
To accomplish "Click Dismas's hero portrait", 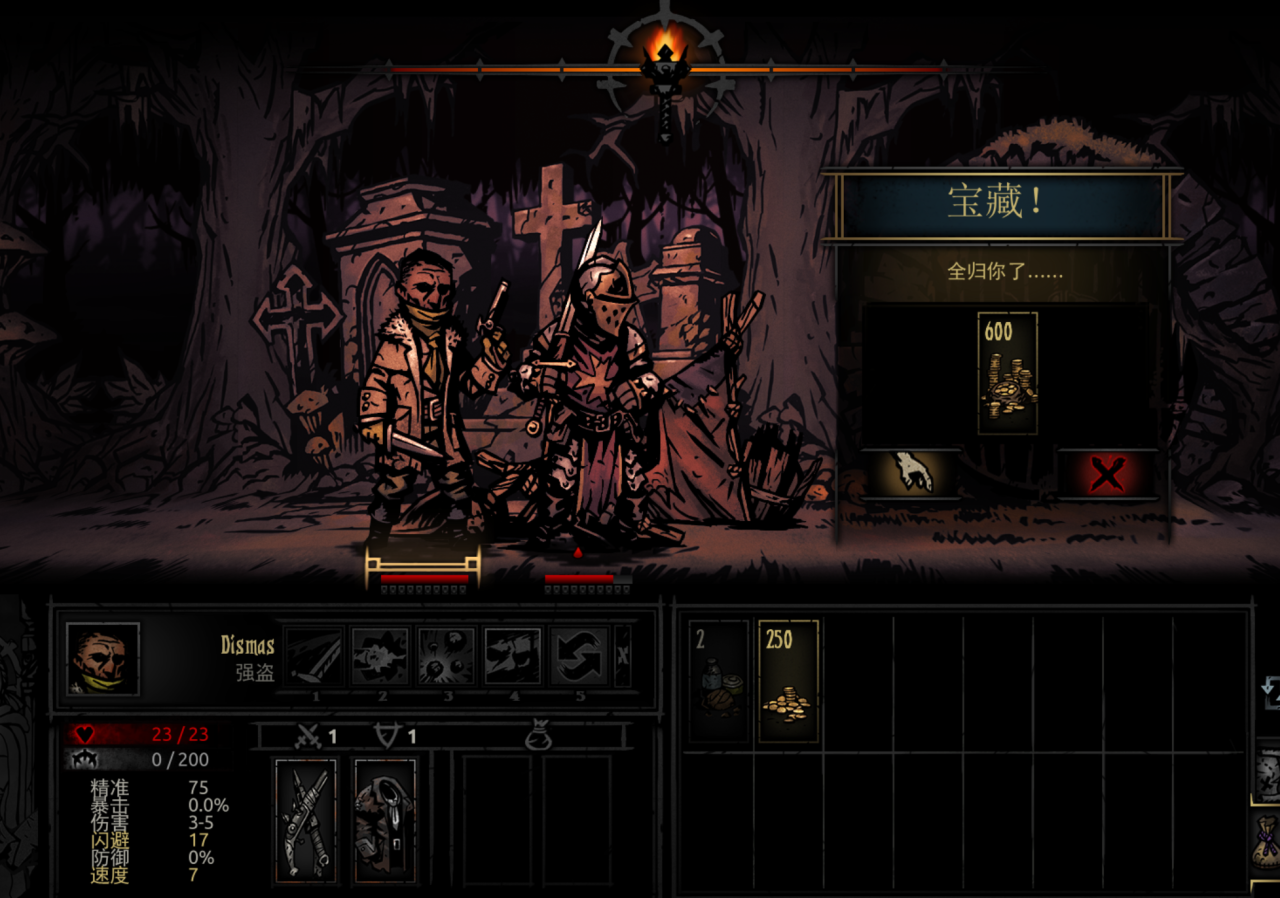I will click(x=102, y=659).
